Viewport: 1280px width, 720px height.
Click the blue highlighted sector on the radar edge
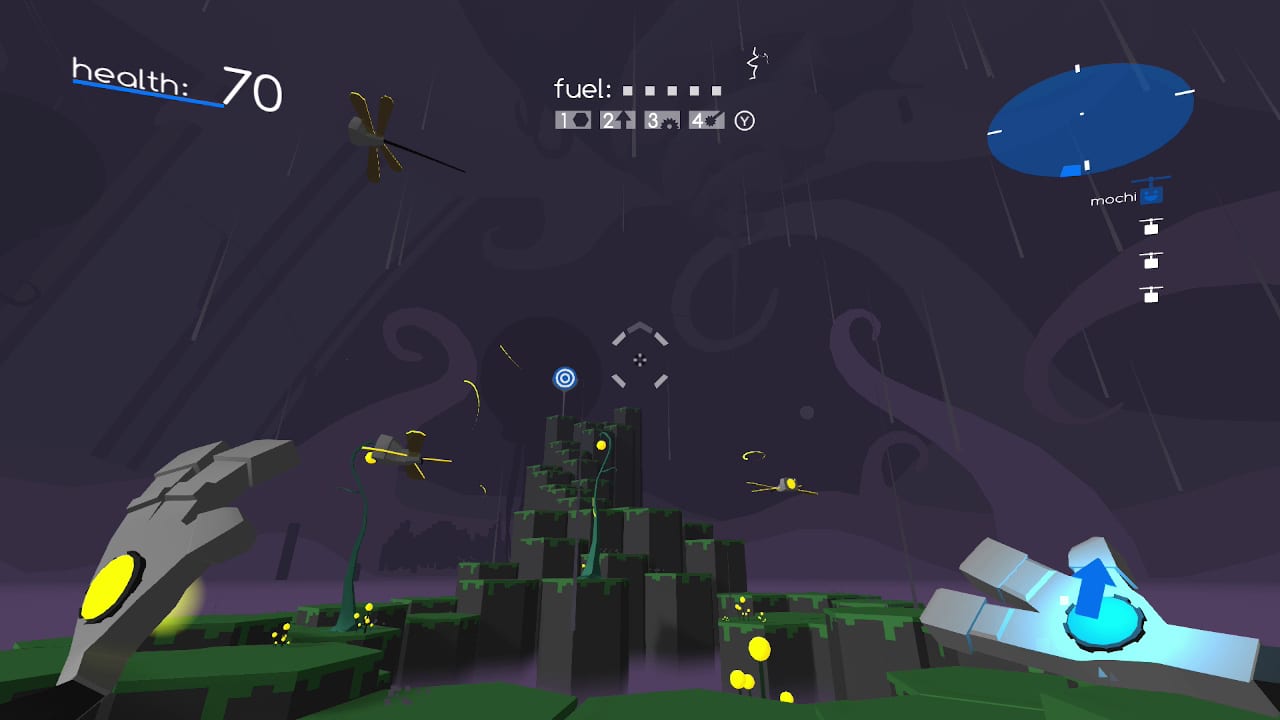(x=1071, y=170)
